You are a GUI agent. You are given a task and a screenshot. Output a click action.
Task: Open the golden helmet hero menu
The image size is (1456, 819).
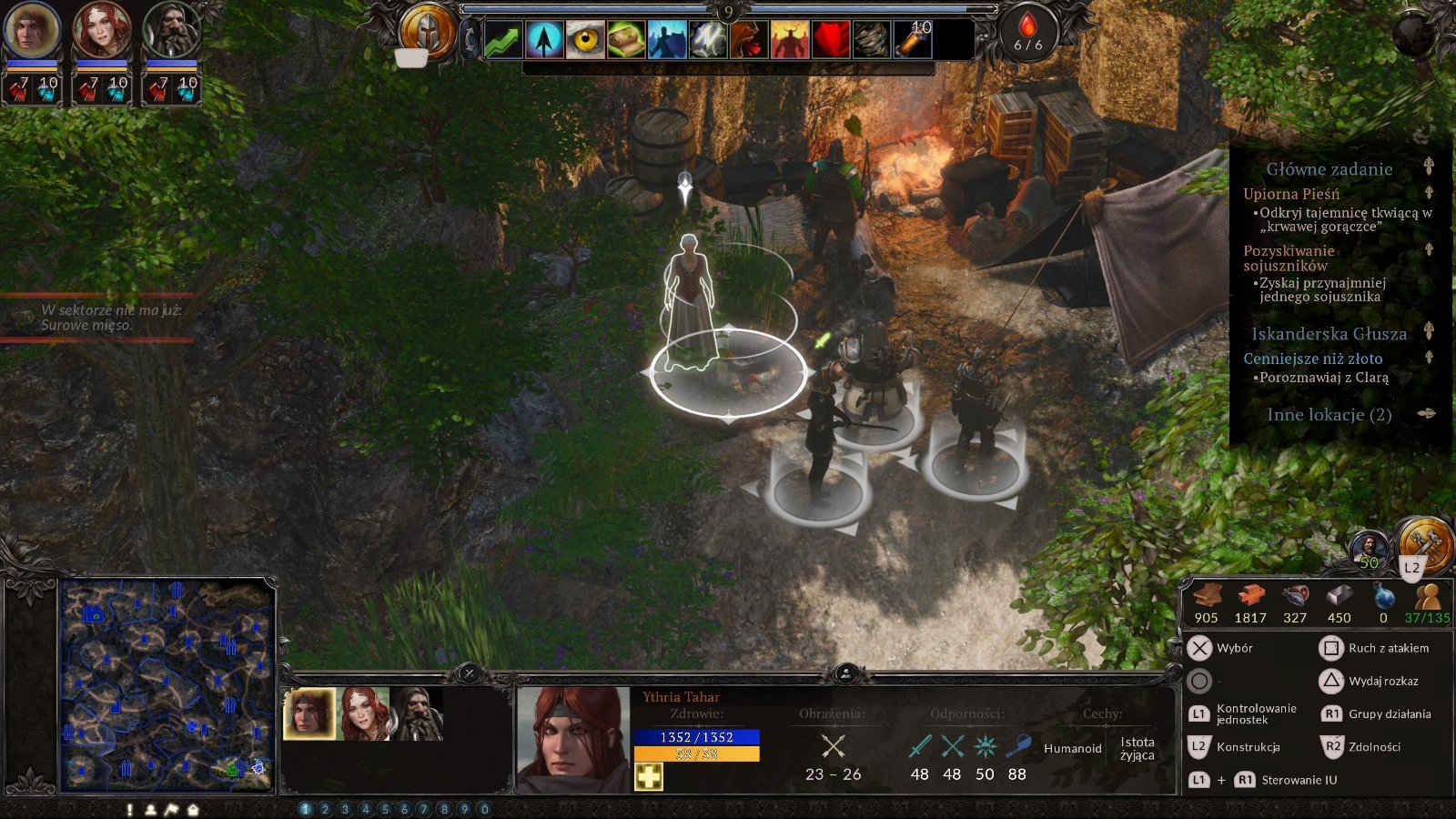pyautogui.click(x=427, y=31)
